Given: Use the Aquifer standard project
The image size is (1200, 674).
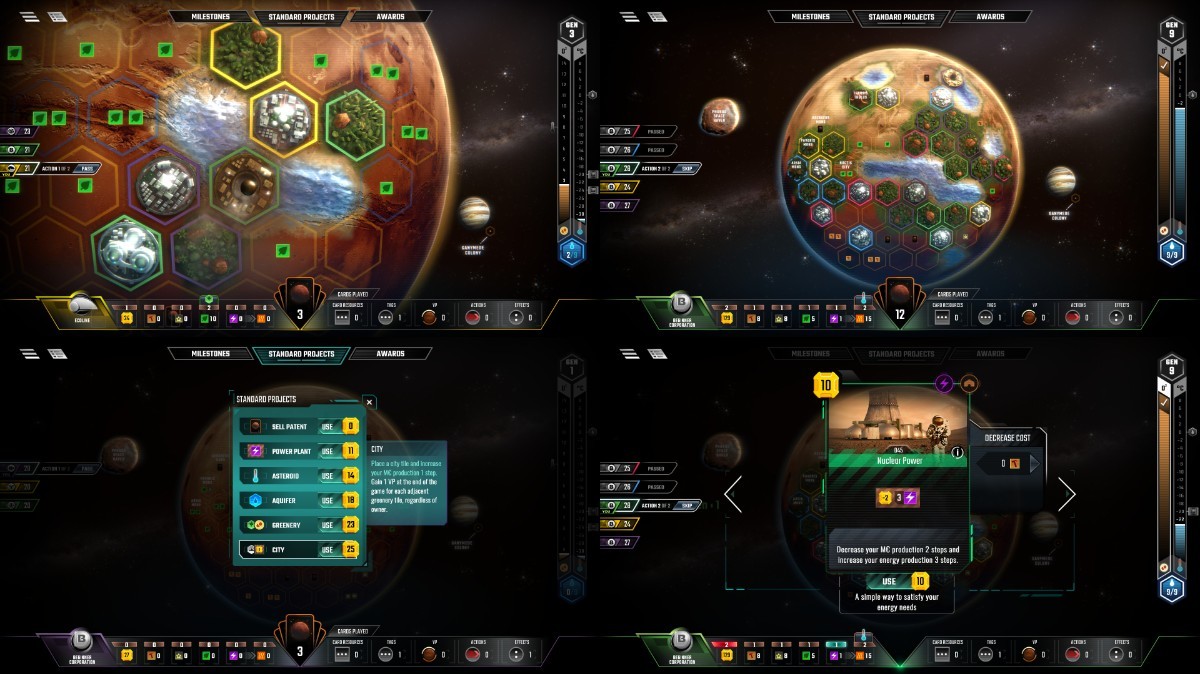Looking at the screenshot, I should (327, 500).
